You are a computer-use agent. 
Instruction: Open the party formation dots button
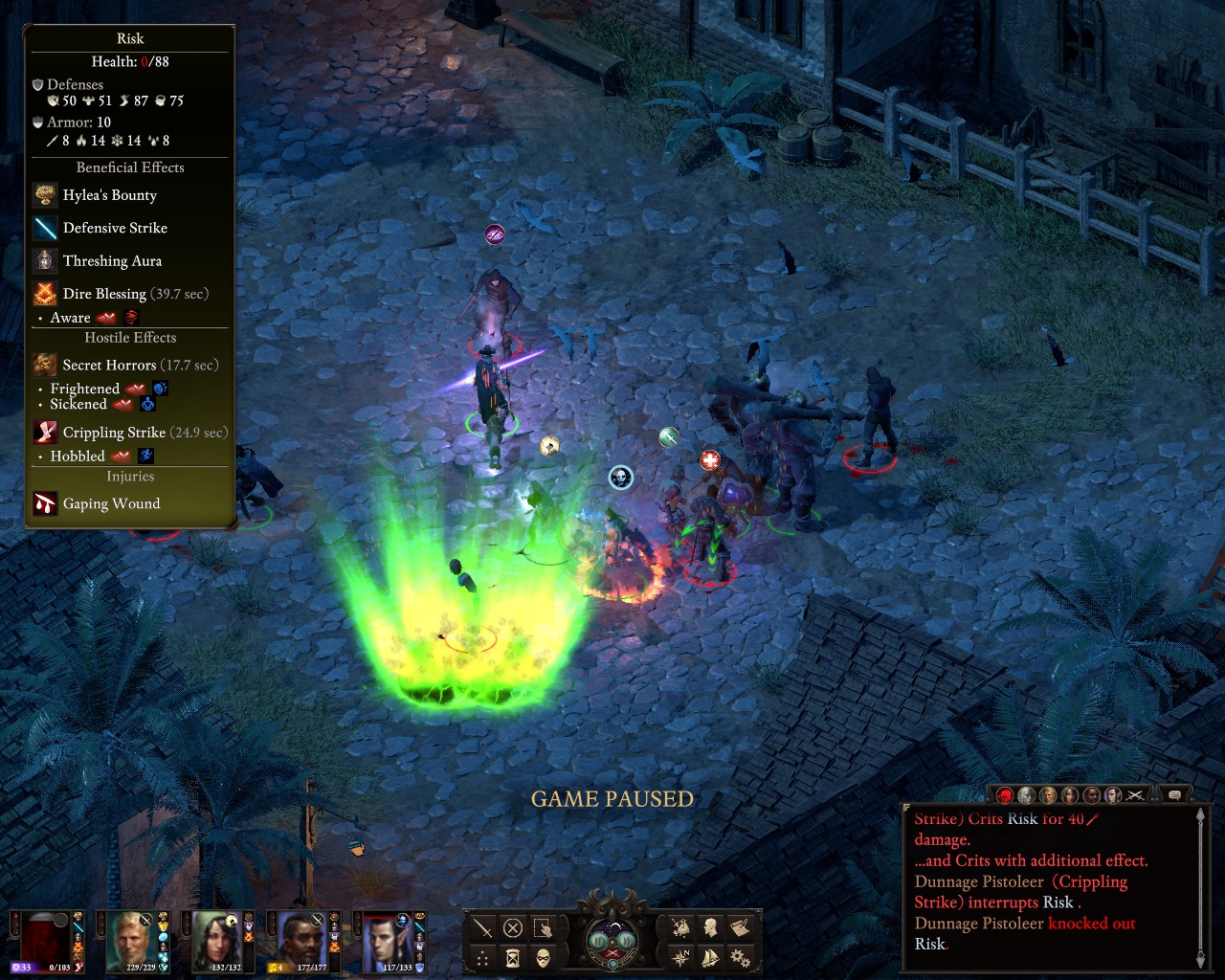pos(483,958)
